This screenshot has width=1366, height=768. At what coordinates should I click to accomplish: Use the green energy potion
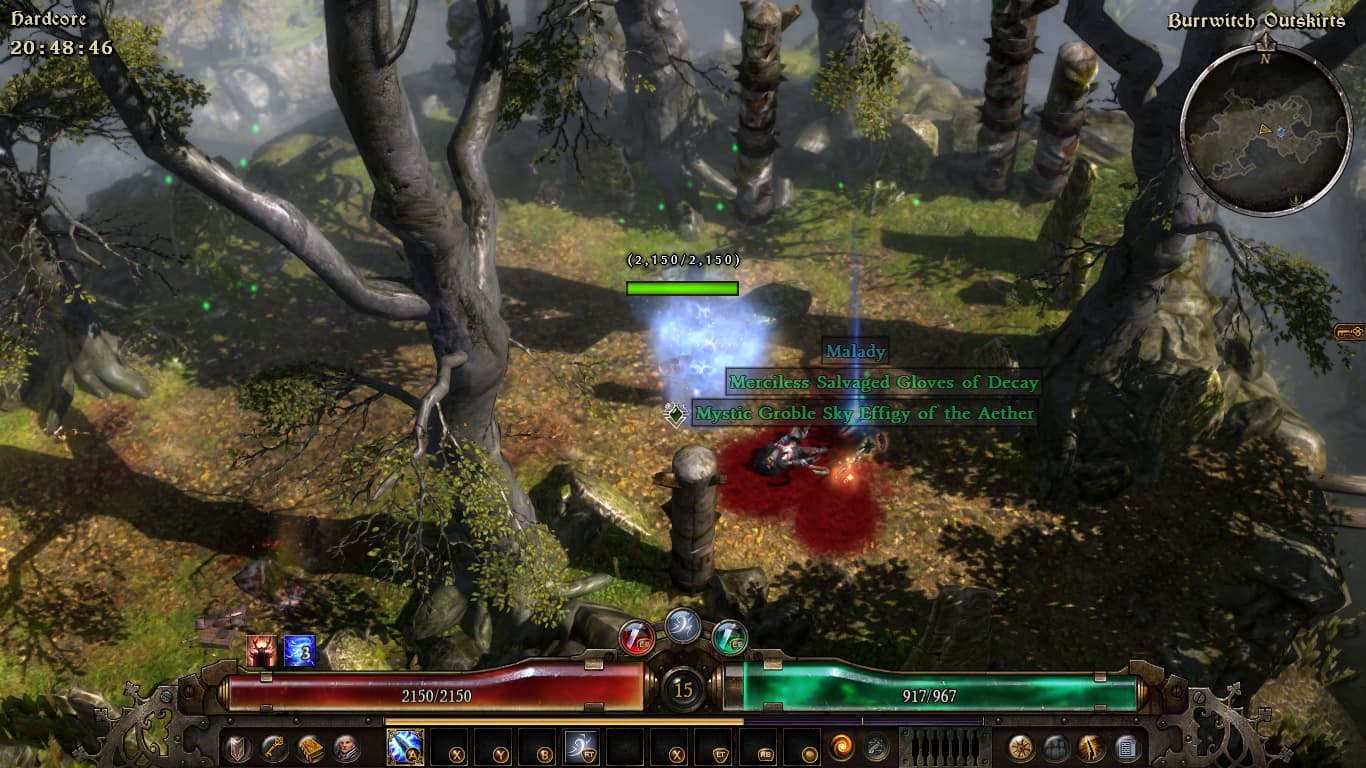(x=730, y=636)
